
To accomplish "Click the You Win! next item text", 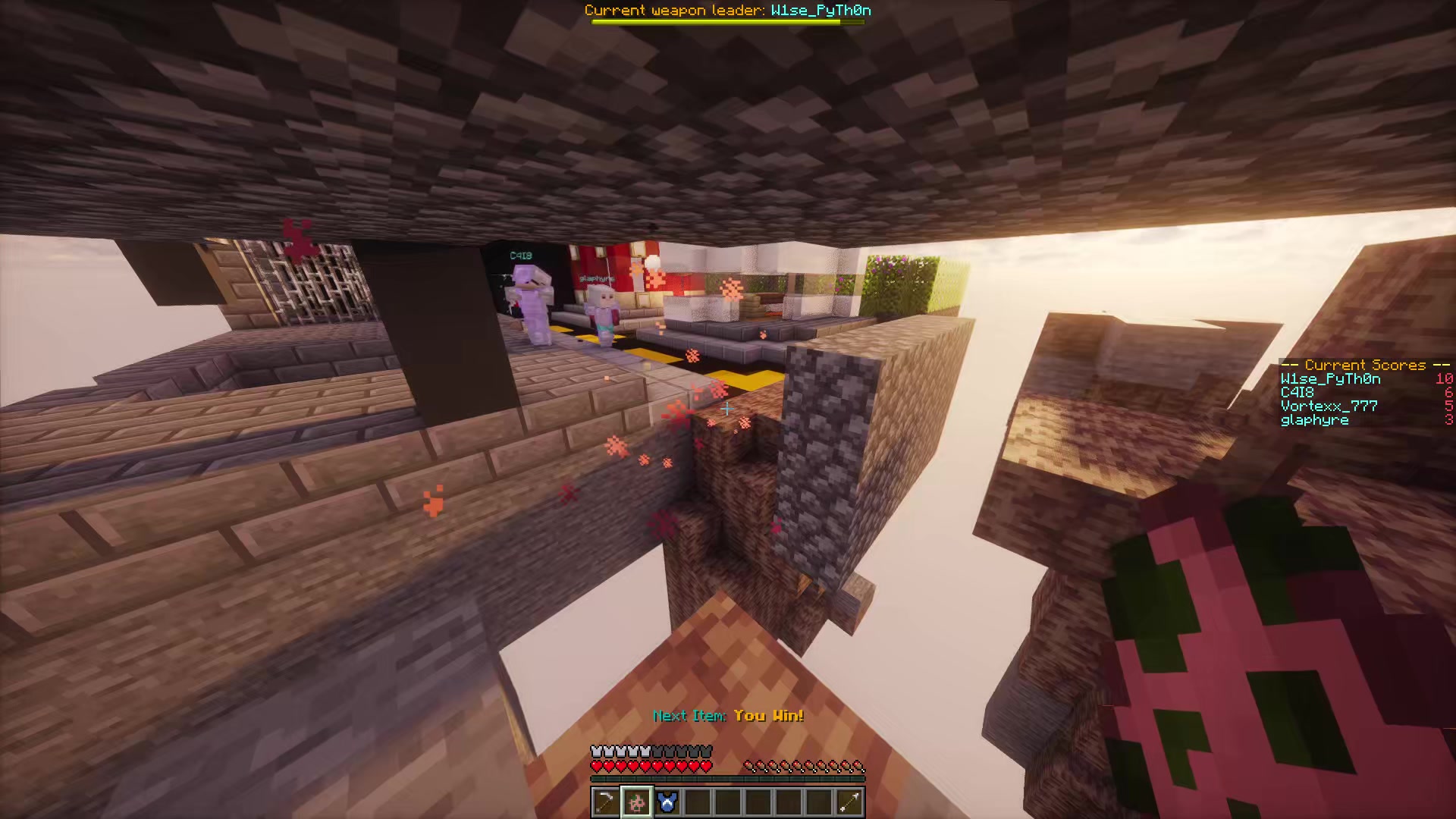I will point(768,715).
